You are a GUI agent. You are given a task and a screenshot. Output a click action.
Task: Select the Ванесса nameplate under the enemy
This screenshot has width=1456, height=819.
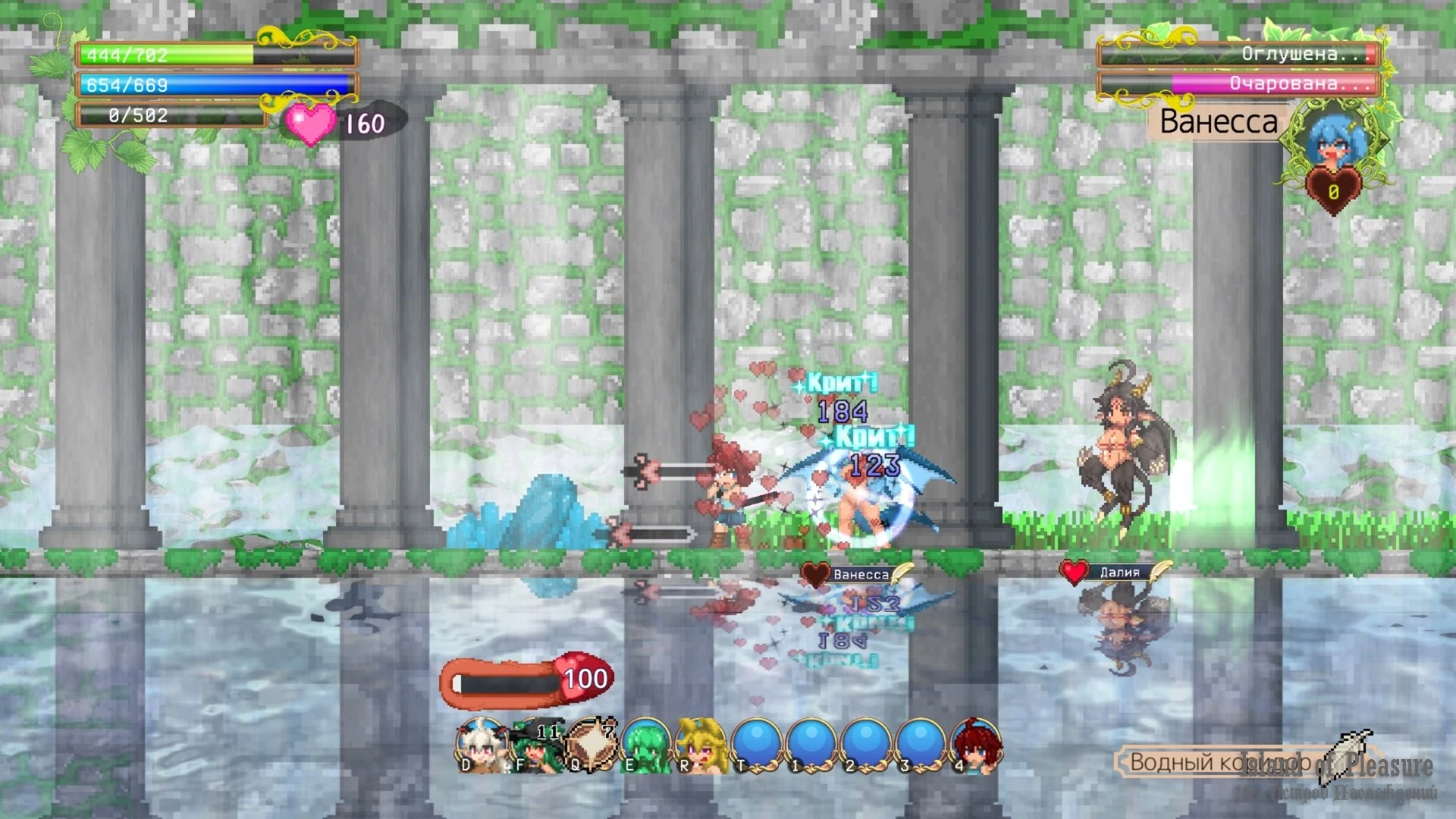tap(860, 575)
